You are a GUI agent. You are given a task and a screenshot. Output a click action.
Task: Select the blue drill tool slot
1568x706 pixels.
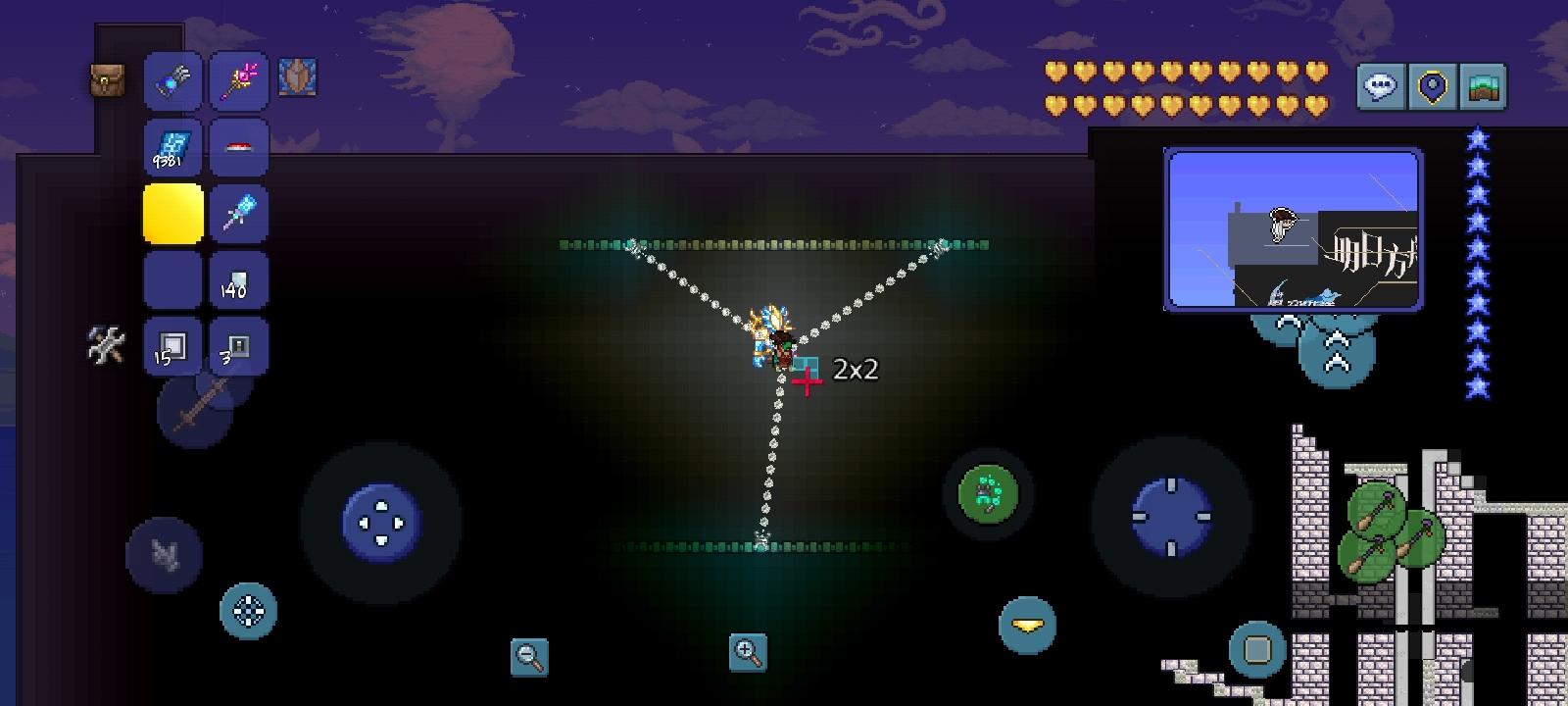pos(240,215)
